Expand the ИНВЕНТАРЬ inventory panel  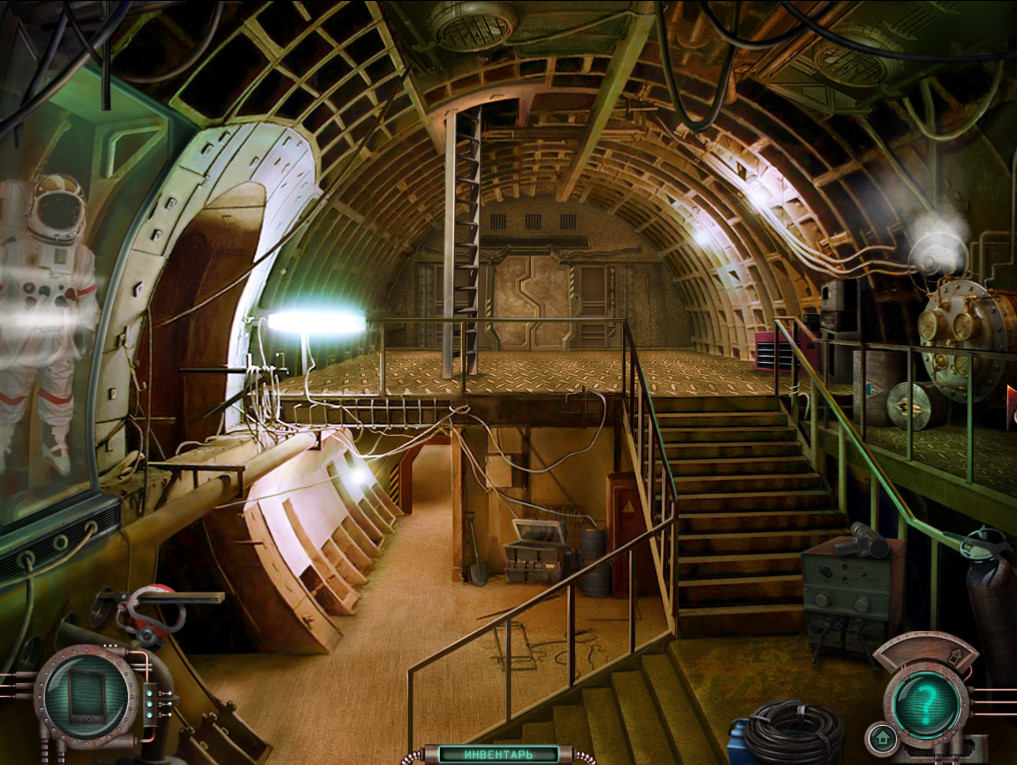coord(499,753)
